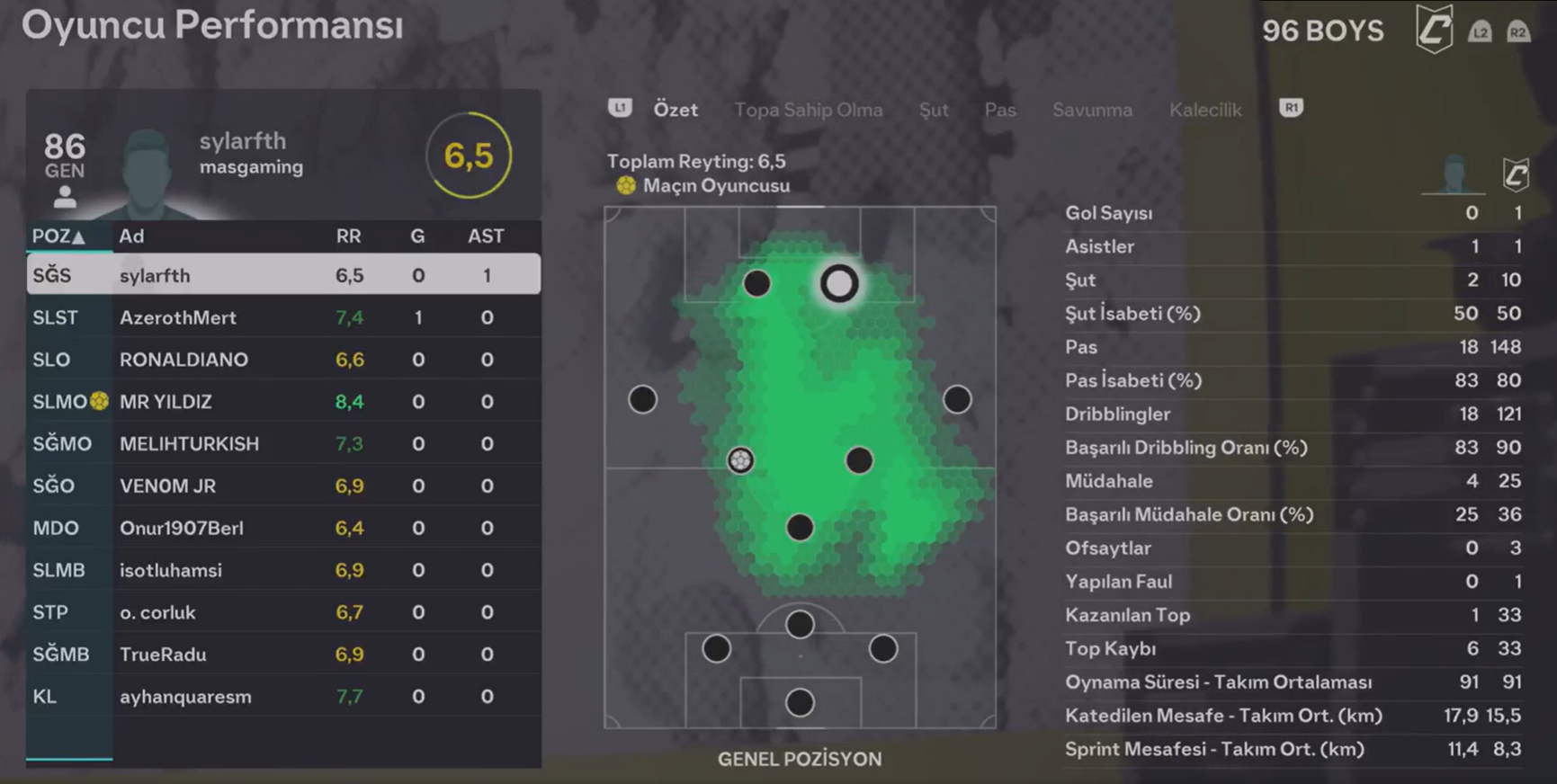Choose TrueRadu from the list
This screenshot has height=784, width=1557.
point(283,655)
